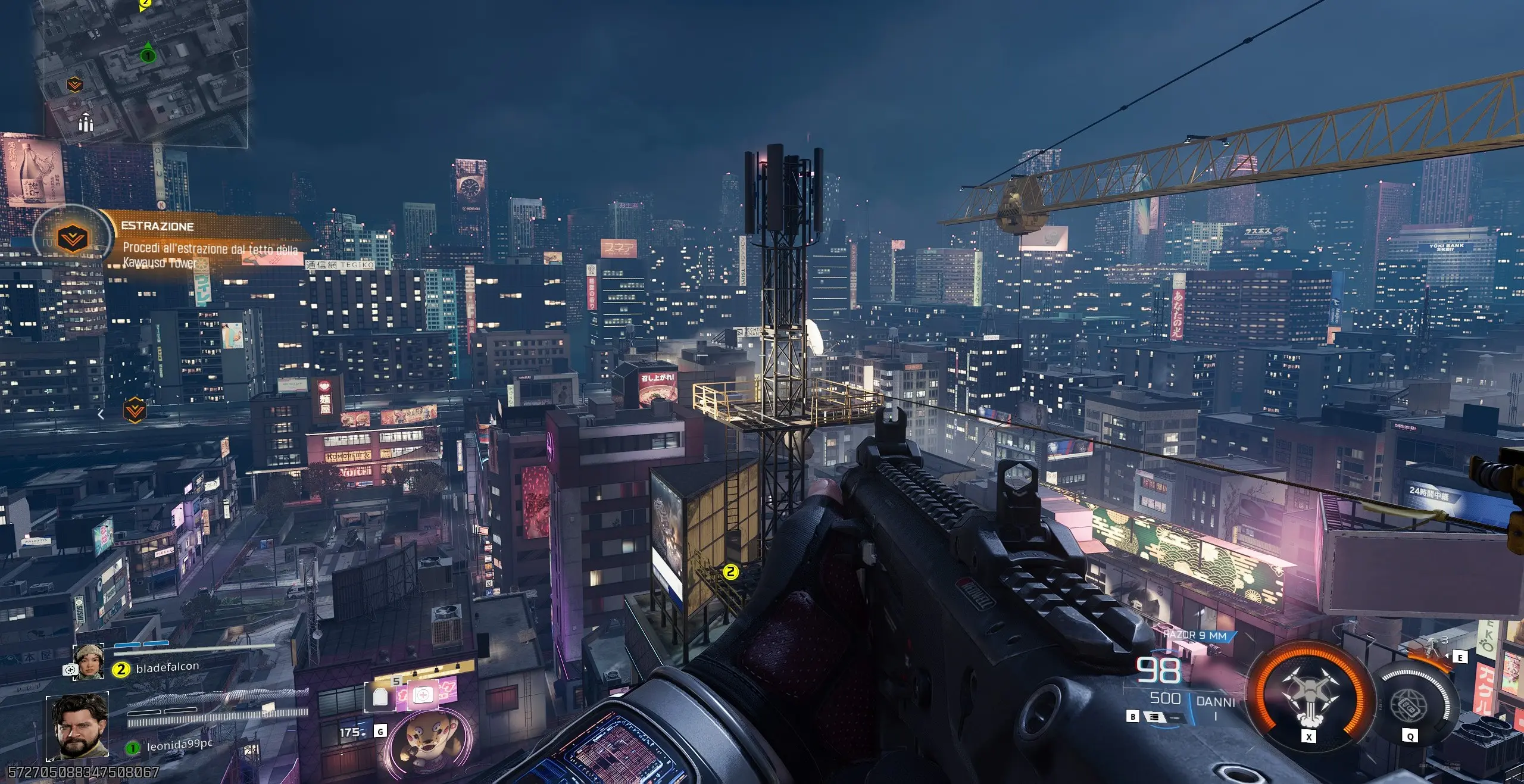Open the tilted city minimap
The height and width of the screenshot is (784, 1524).
pyautogui.click(x=143, y=71)
